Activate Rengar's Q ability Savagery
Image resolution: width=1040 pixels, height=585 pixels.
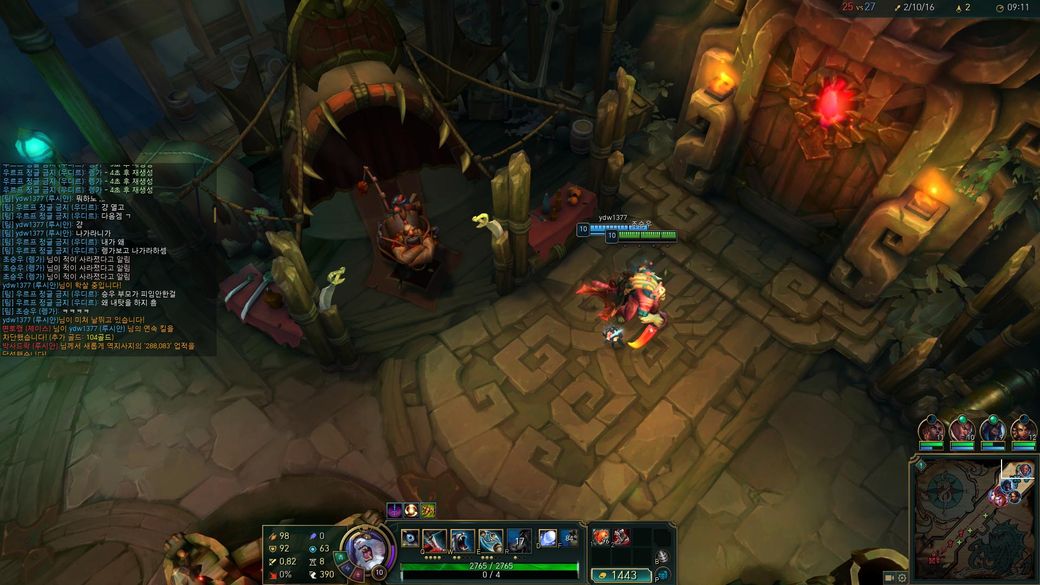[434, 540]
